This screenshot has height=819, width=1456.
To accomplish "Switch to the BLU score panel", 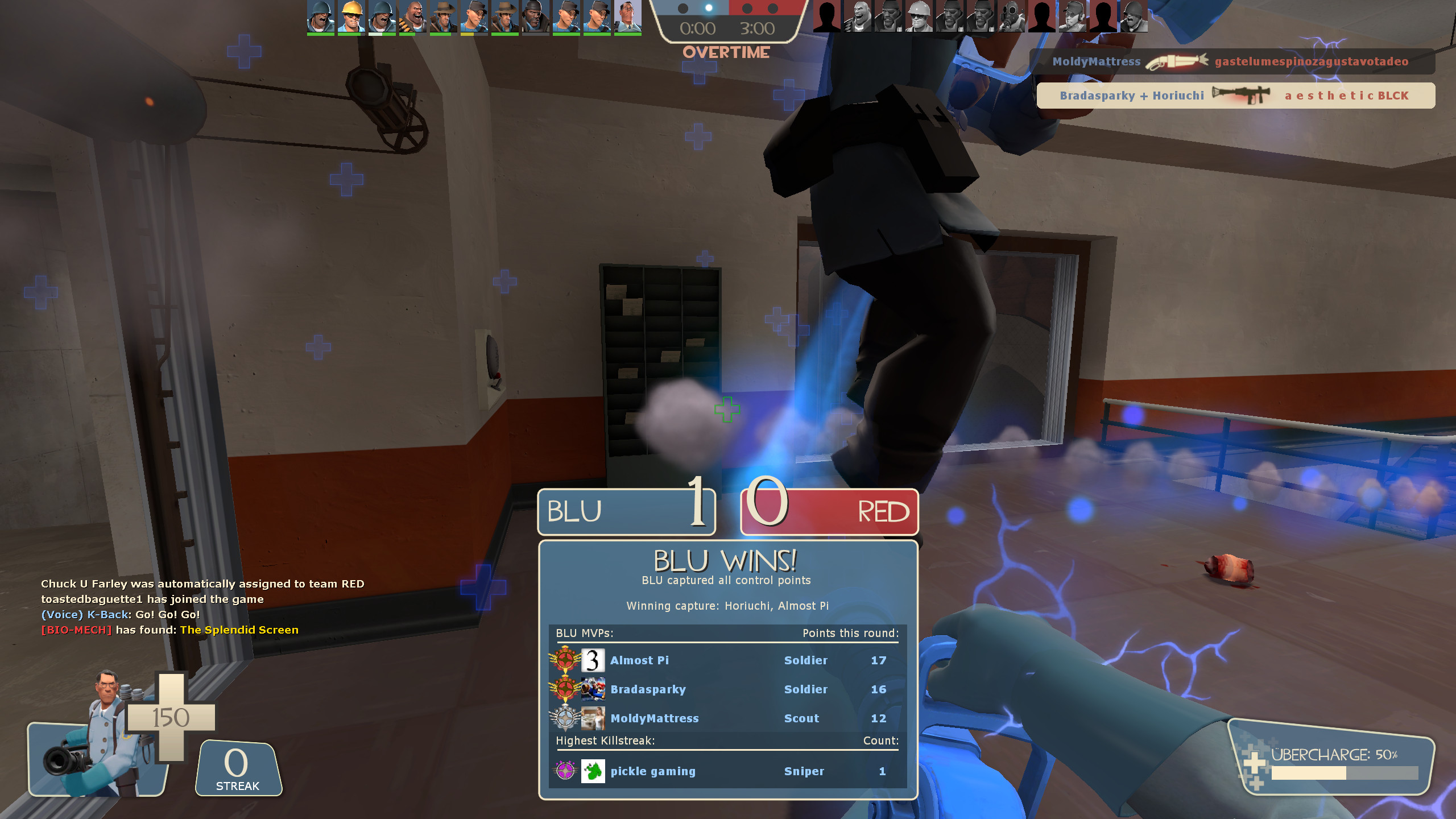I will point(626,511).
